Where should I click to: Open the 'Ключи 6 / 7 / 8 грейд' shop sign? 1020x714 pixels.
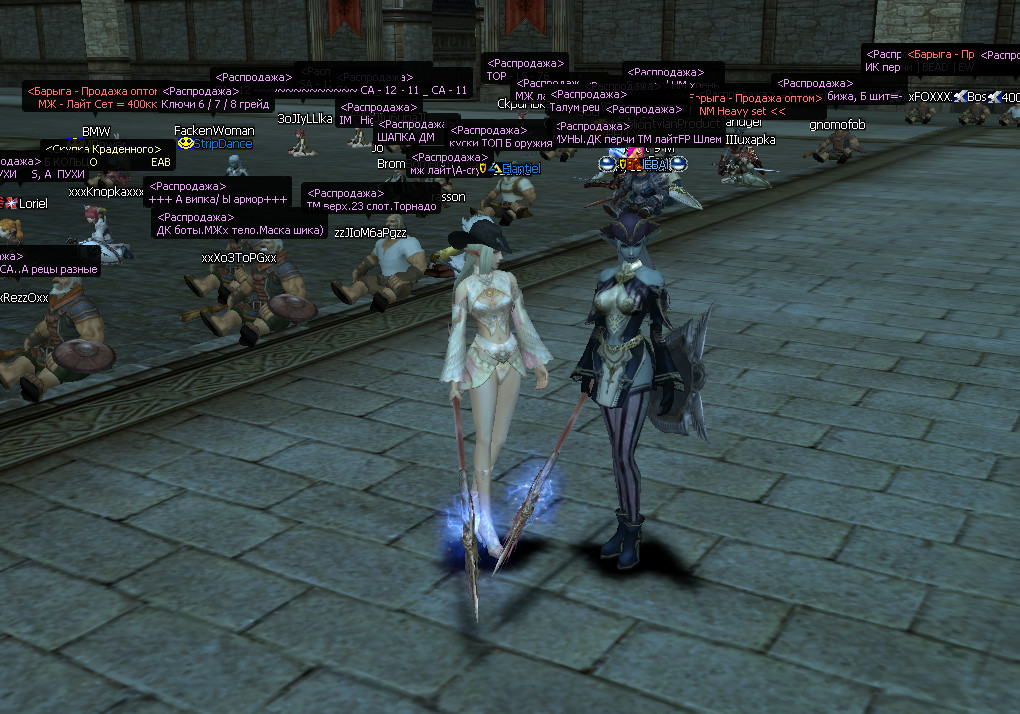[216, 105]
